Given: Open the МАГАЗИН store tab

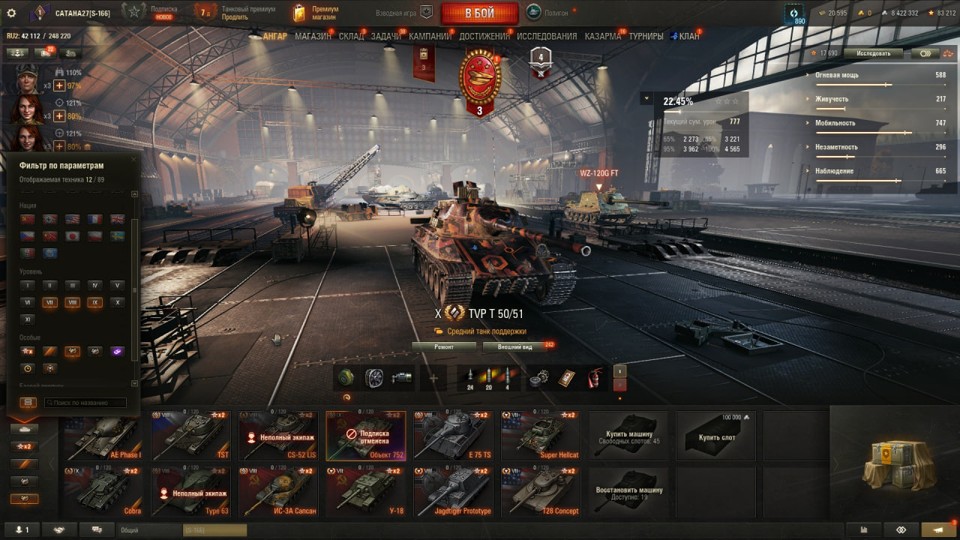Looking at the screenshot, I should pyautogui.click(x=313, y=37).
